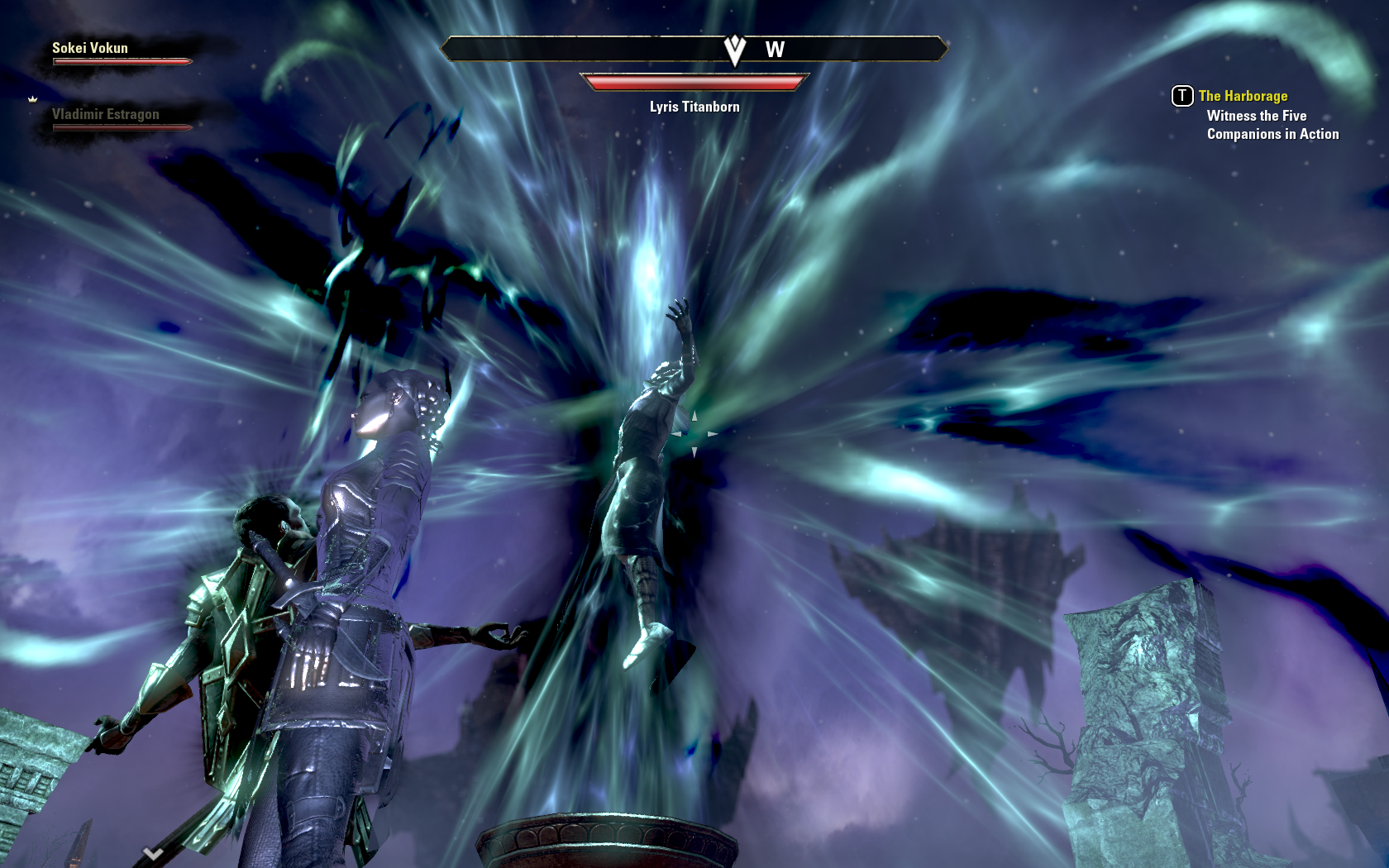Select Sokei Vokun's group frame
Screen dimensions: 1389x868
tap(91, 49)
